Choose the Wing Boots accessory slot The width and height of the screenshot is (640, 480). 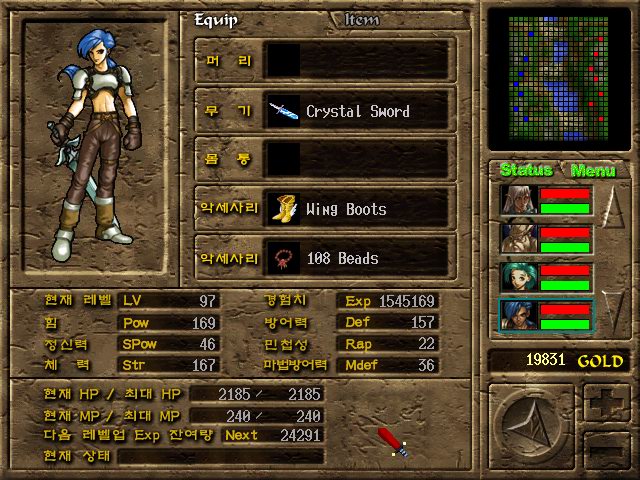click(x=360, y=209)
